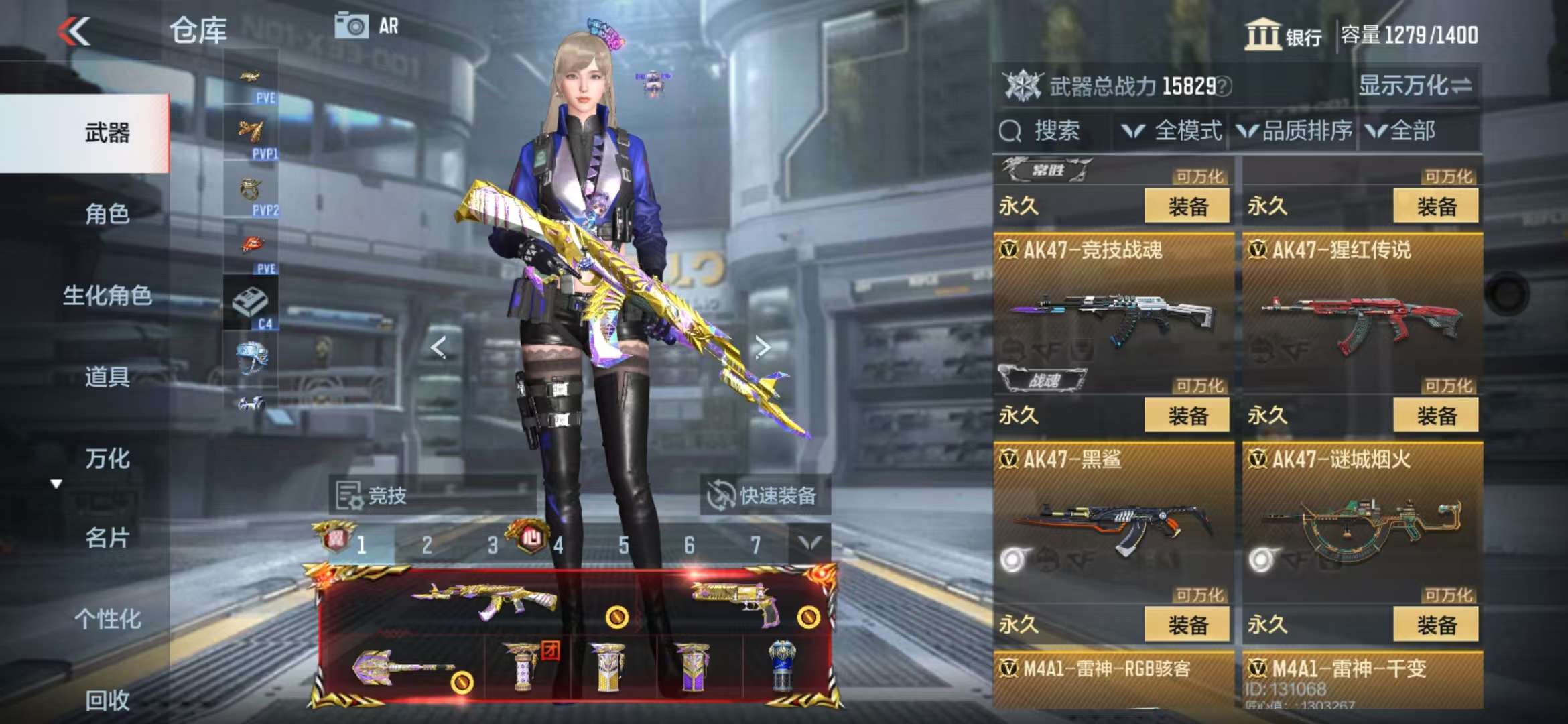Select the 道具 tab
Image resolution: width=1568 pixels, height=724 pixels.
107,377
